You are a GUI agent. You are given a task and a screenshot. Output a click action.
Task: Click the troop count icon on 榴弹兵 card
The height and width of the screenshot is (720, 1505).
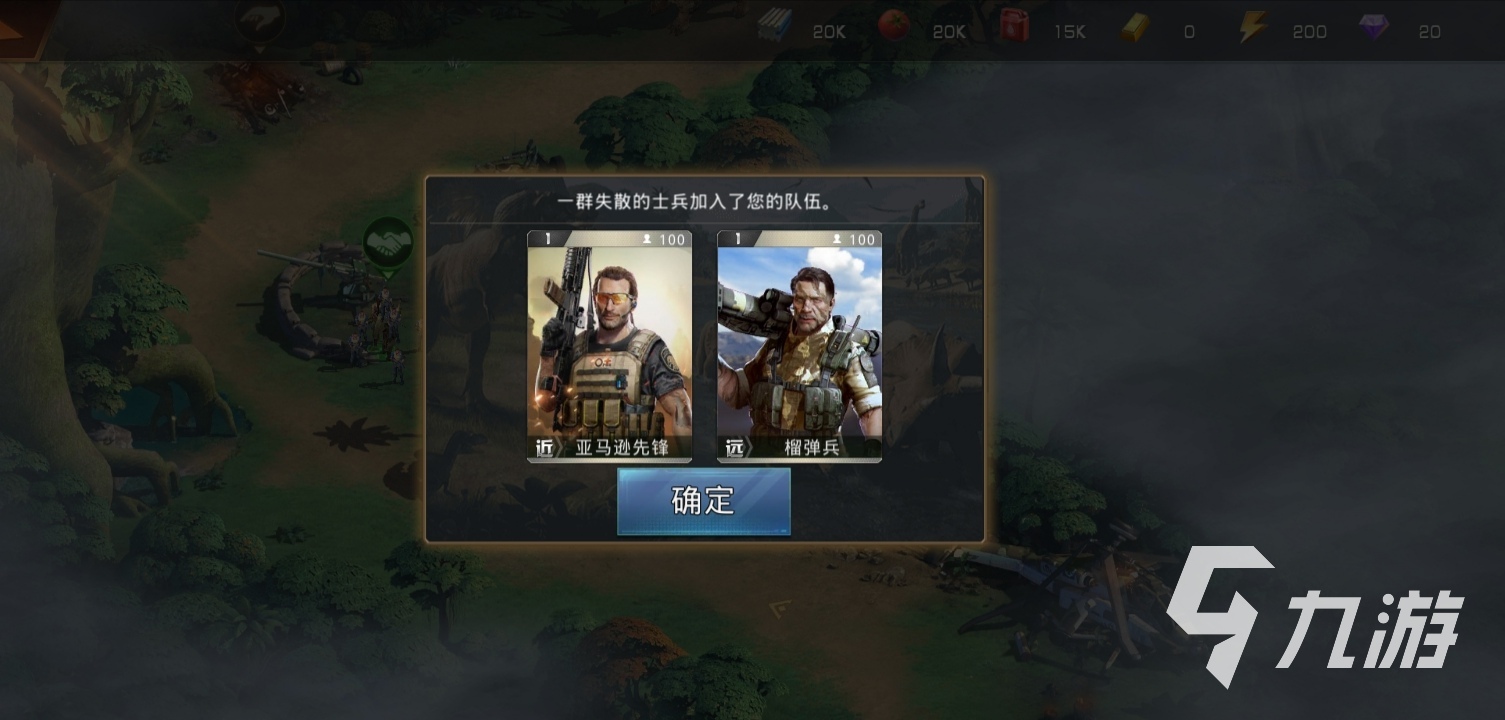[838, 240]
